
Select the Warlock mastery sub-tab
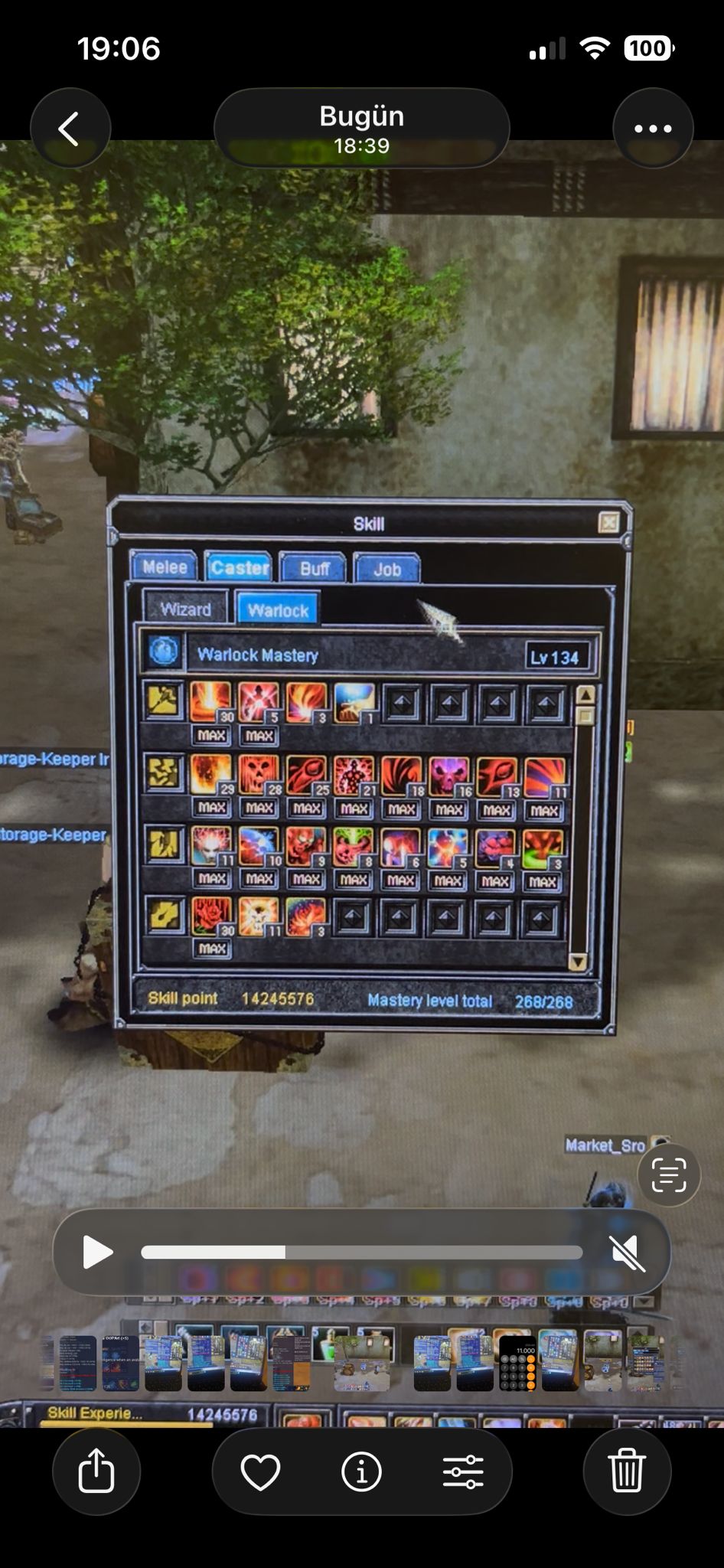coord(278,610)
